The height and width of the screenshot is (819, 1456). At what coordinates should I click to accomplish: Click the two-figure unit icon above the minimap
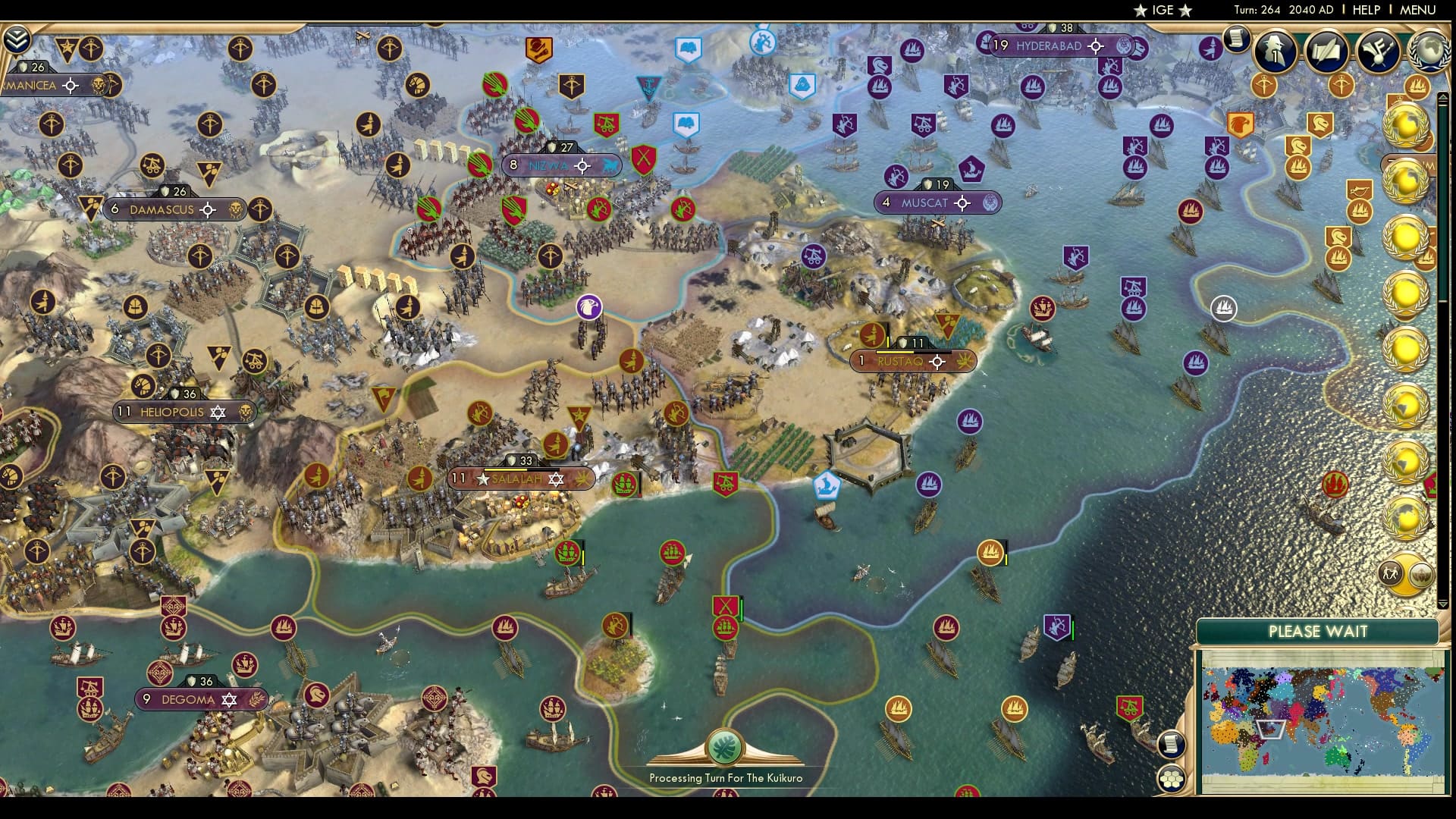point(1390,573)
